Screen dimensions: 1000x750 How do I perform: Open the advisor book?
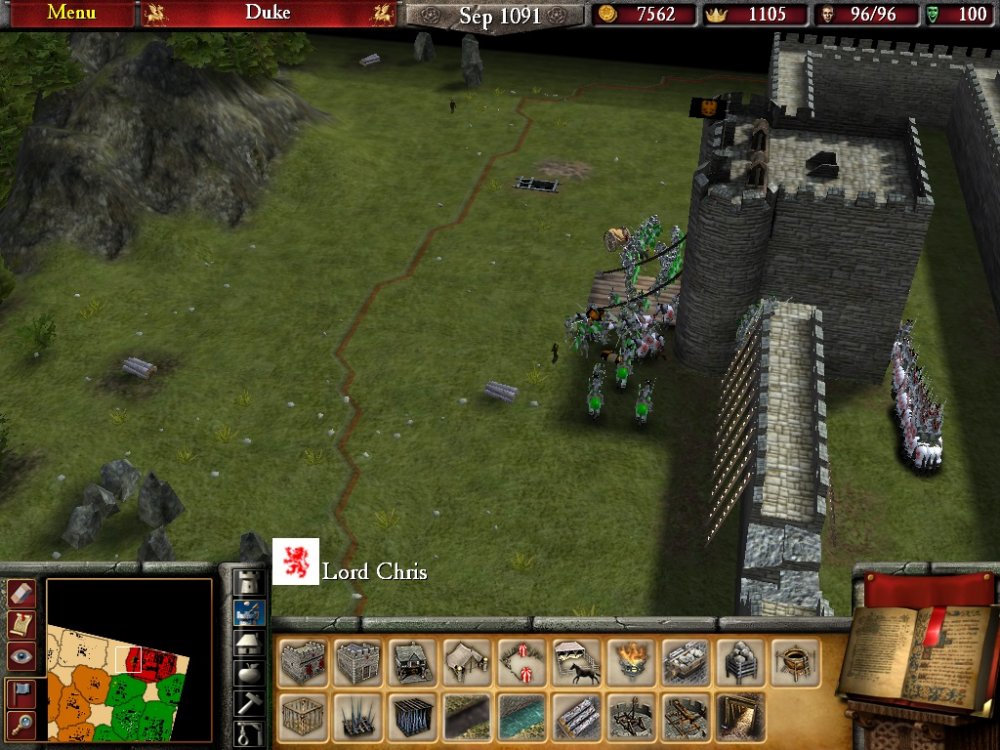pos(915,658)
